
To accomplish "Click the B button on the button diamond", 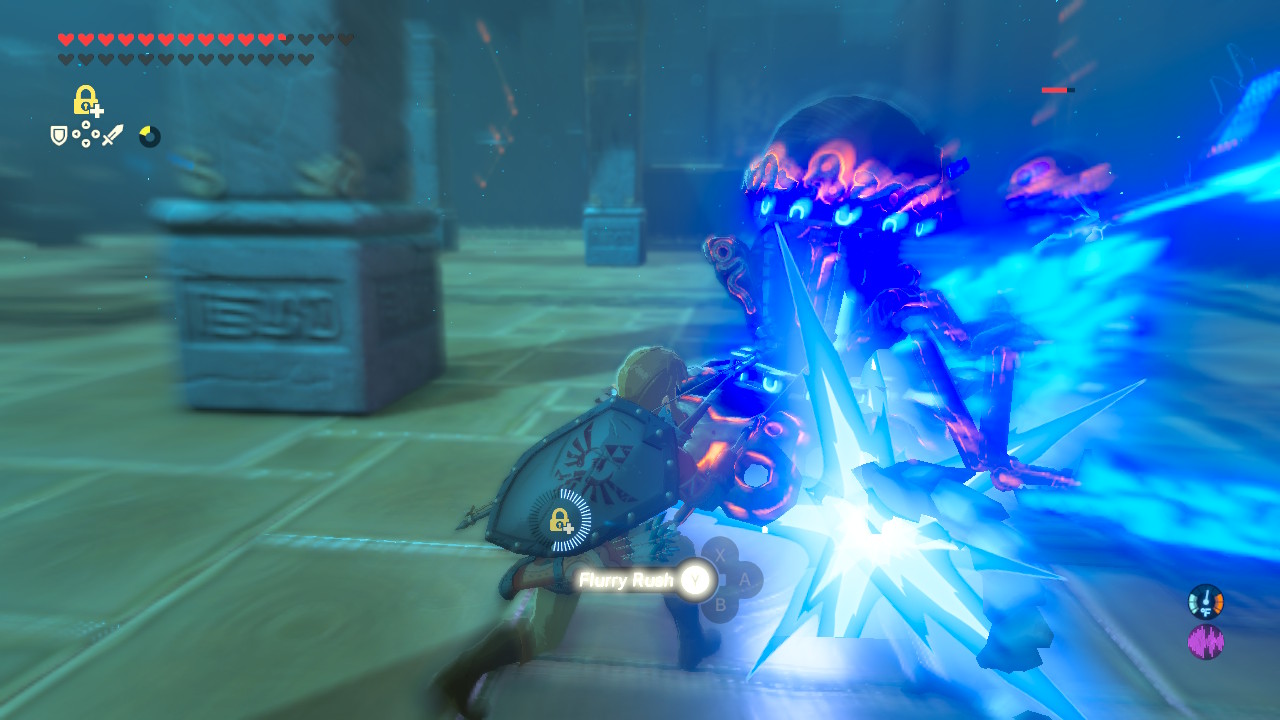I will [x=721, y=604].
